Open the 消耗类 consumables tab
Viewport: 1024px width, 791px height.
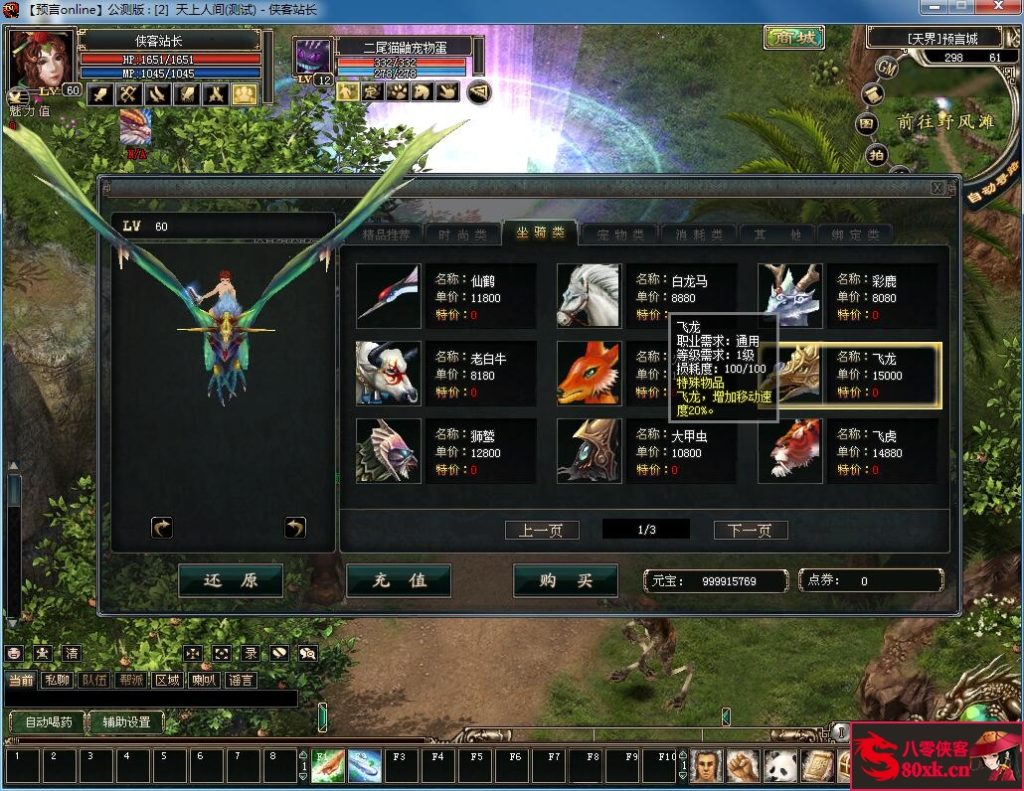pyautogui.click(x=699, y=234)
